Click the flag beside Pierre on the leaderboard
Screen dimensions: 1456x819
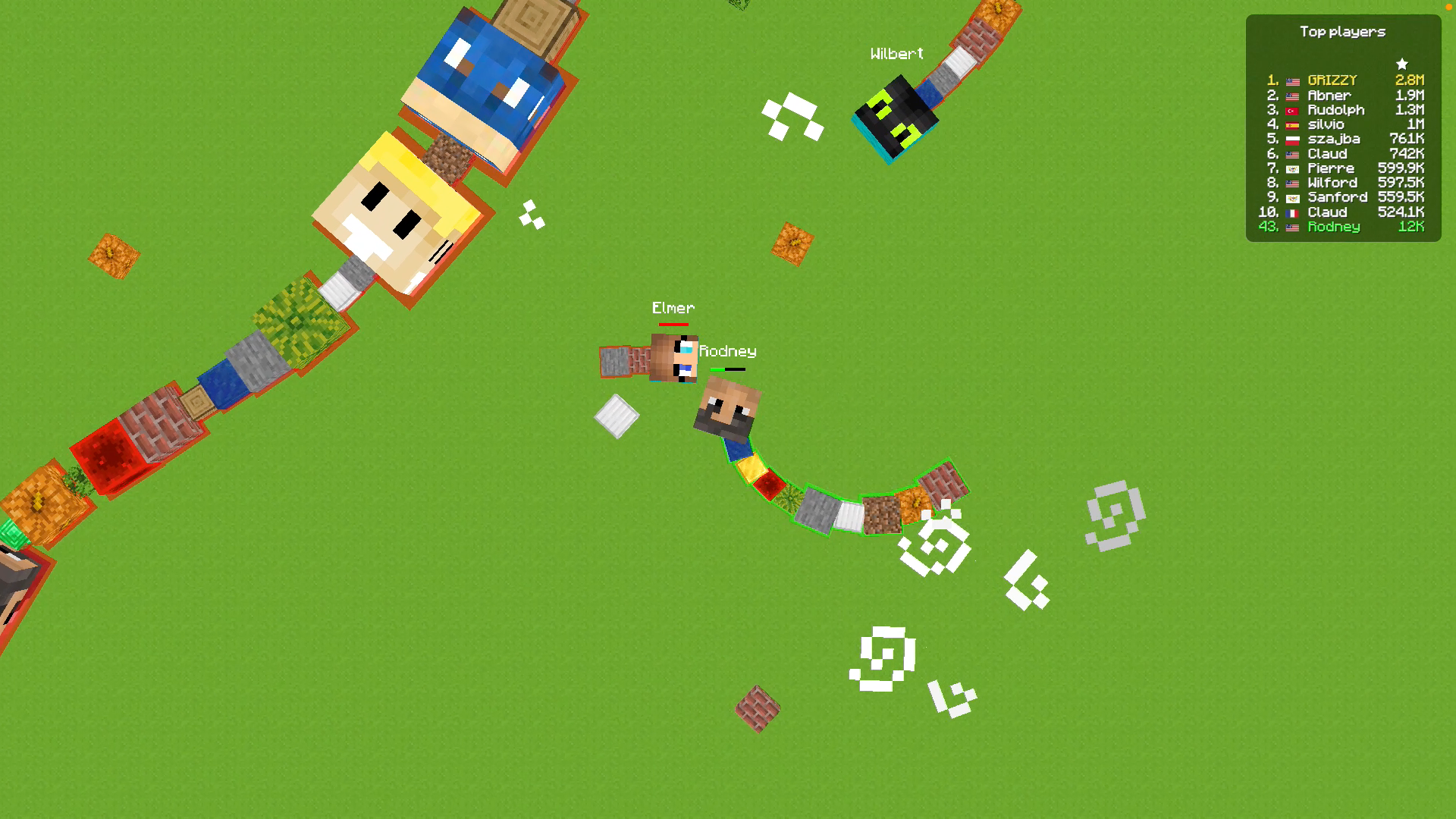click(1292, 169)
